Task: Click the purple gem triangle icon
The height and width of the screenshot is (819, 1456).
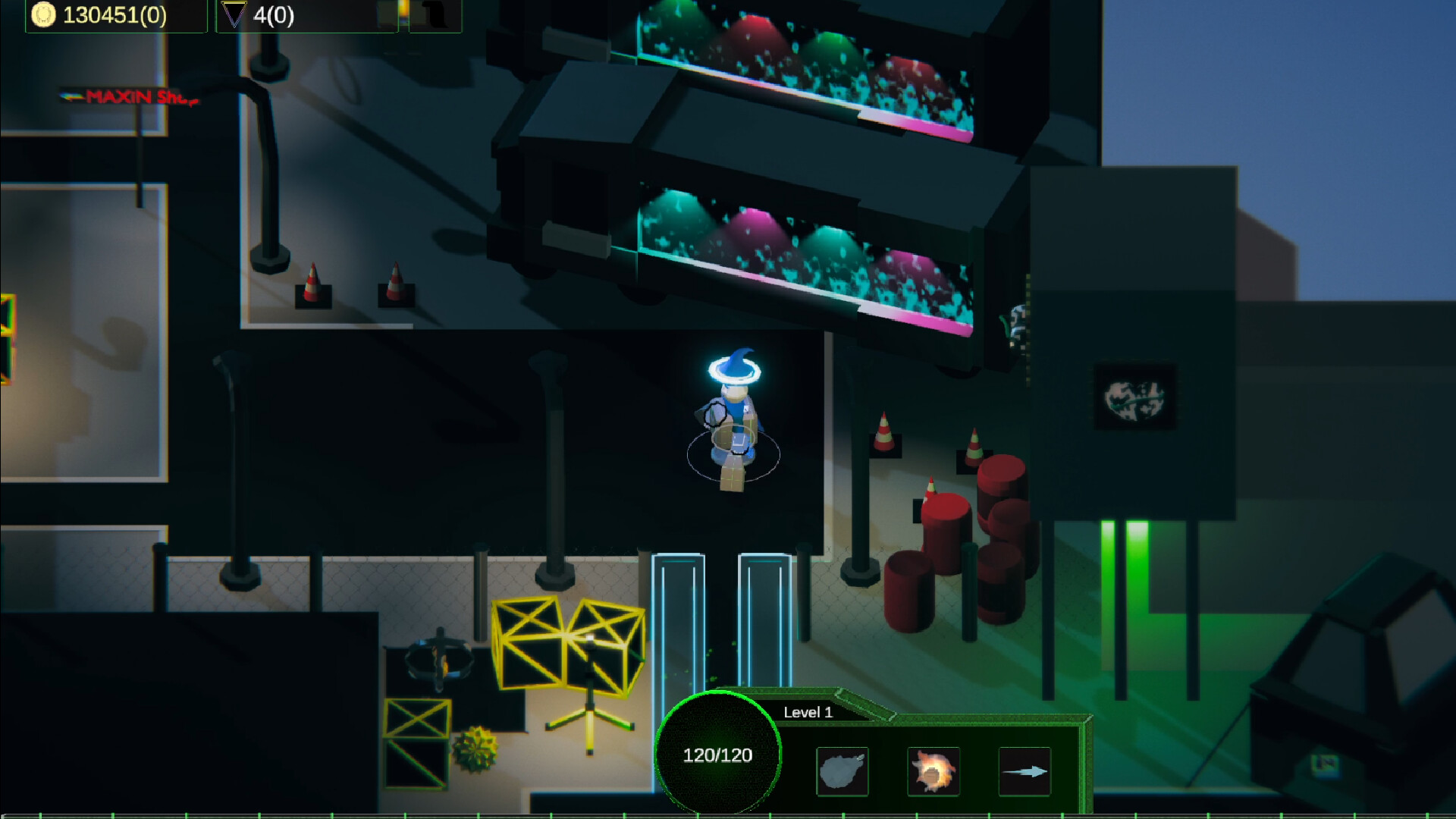Action: pyautogui.click(x=235, y=13)
